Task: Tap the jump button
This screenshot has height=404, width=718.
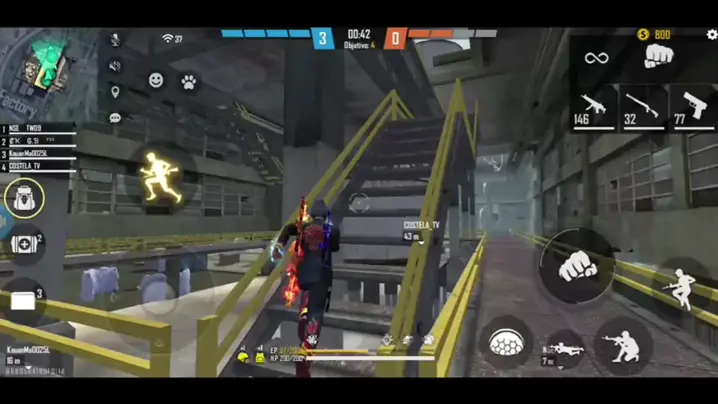Action: pos(681,289)
